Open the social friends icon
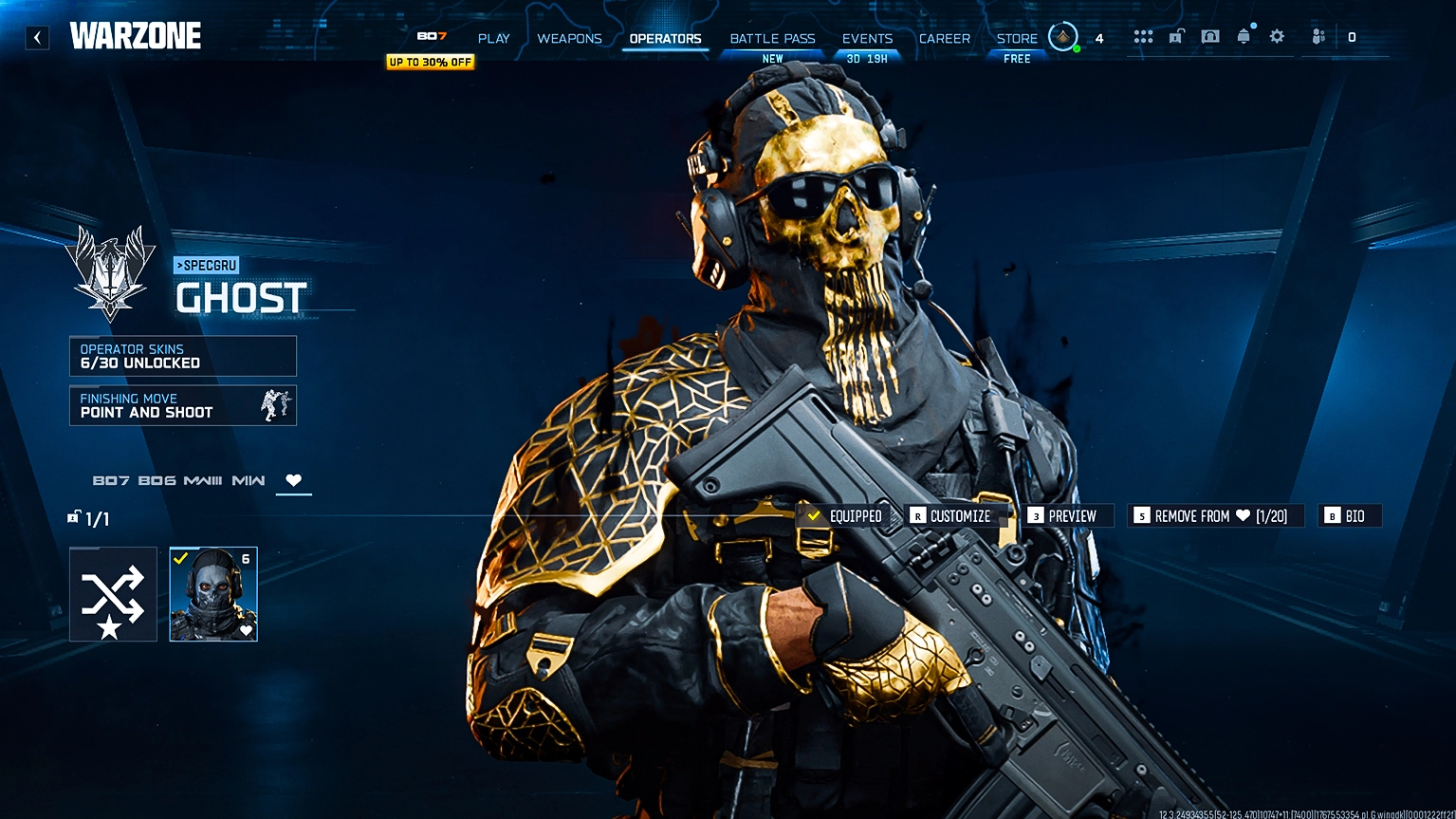Screen dimensions: 1456x819 point(1318,36)
